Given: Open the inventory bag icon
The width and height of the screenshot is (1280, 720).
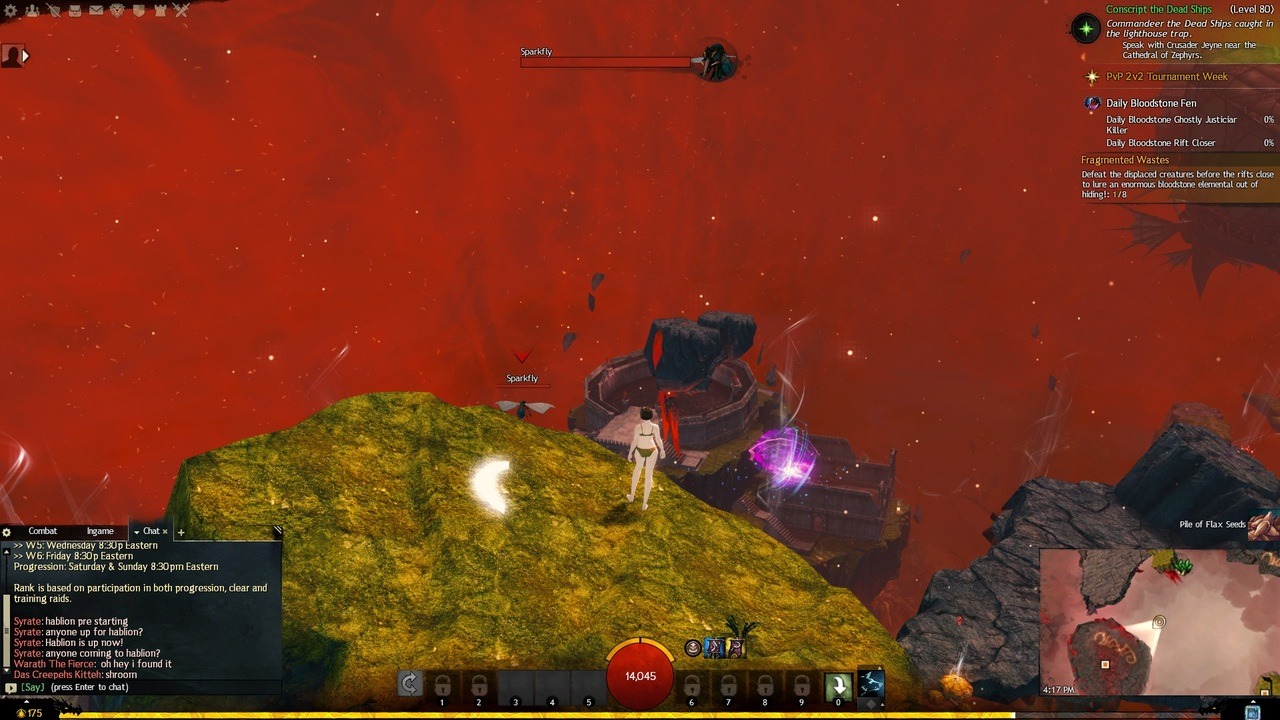Looking at the screenshot, I should pyautogui.click(x=74, y=10).
